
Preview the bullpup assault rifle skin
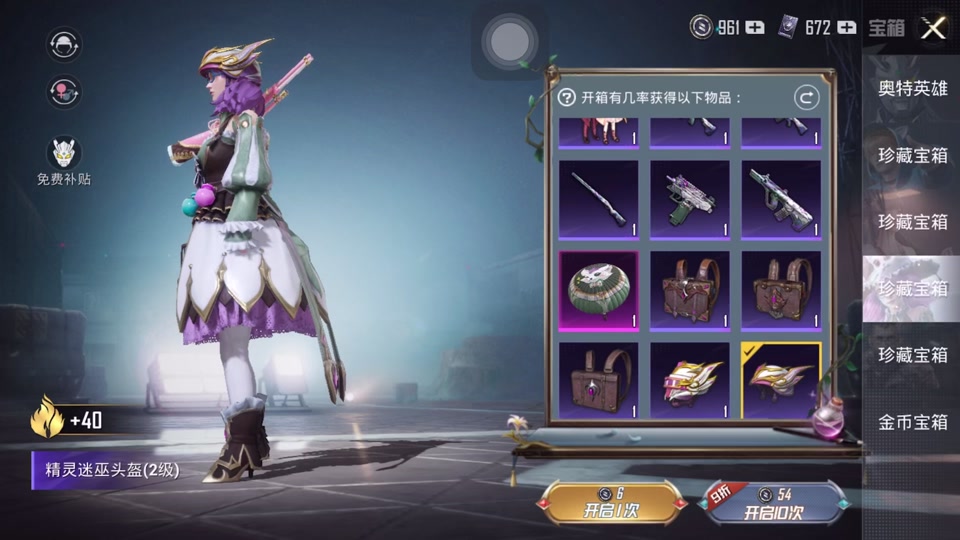click(781, 199)
